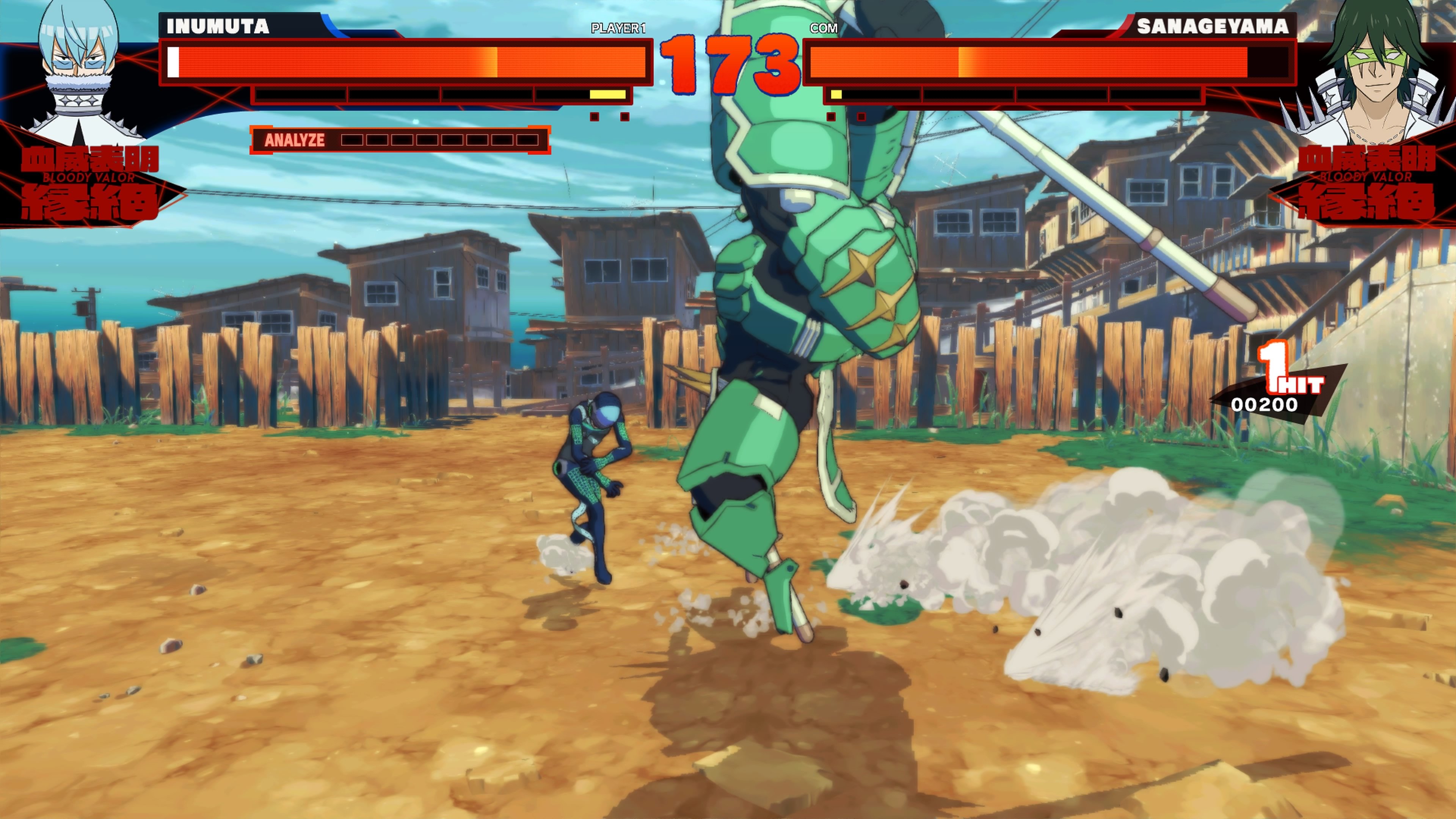Click the COM label
1456x819 pixels.
[824, 27]
